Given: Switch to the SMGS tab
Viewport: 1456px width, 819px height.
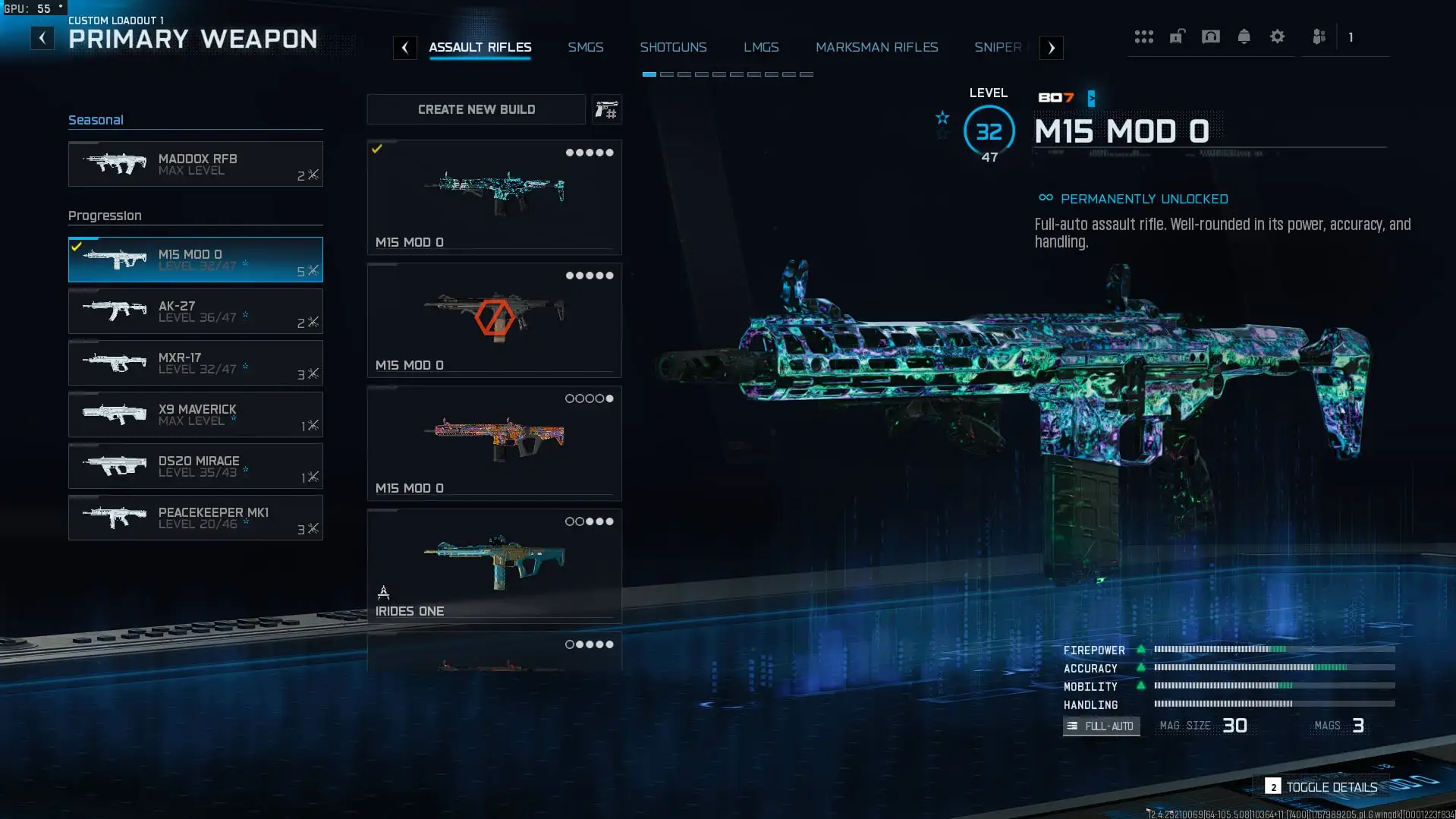Looking at the screenshot, I should pos(586,47).
